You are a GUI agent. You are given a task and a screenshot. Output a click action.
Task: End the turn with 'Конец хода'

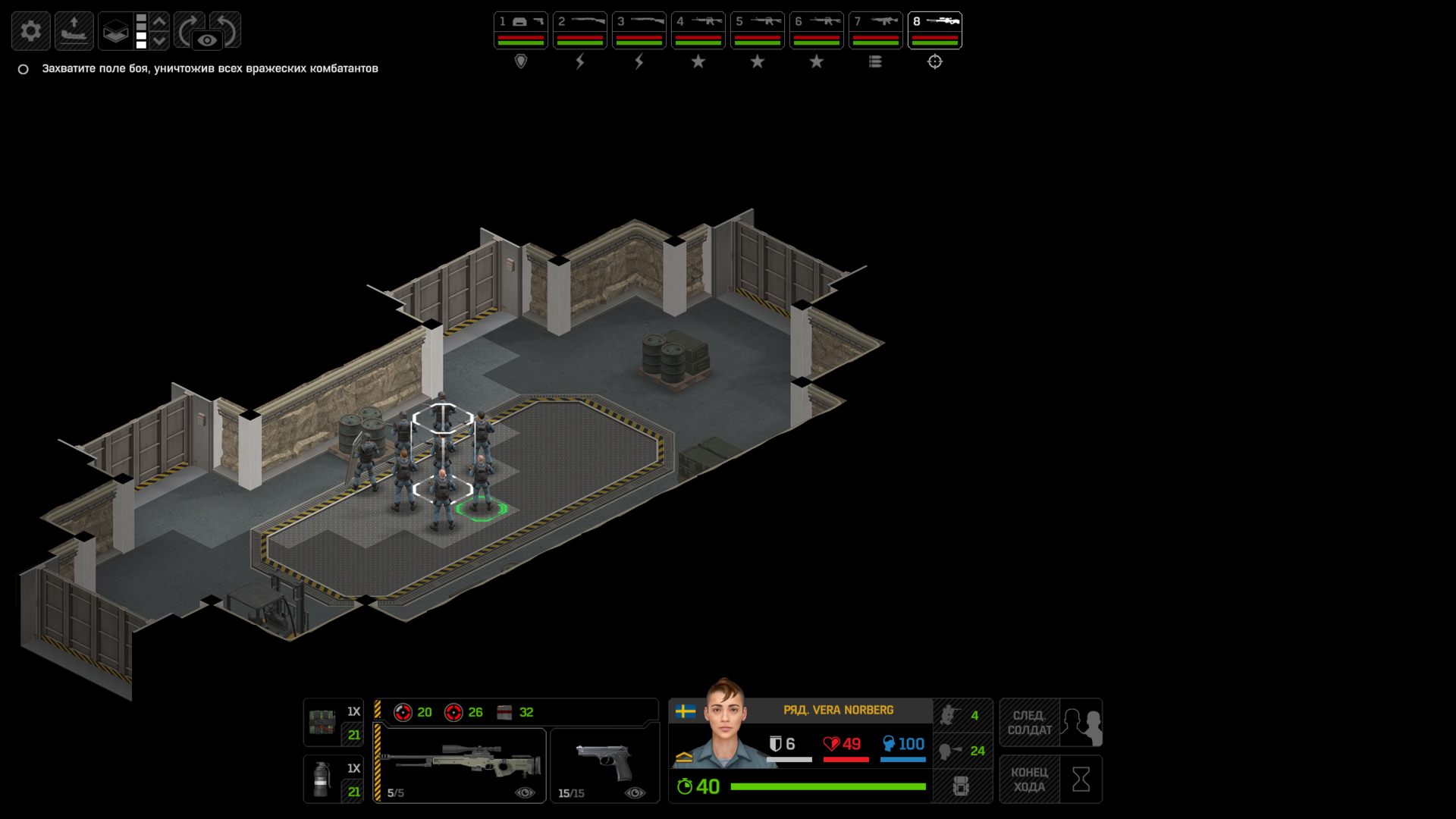click(1050, 779)
